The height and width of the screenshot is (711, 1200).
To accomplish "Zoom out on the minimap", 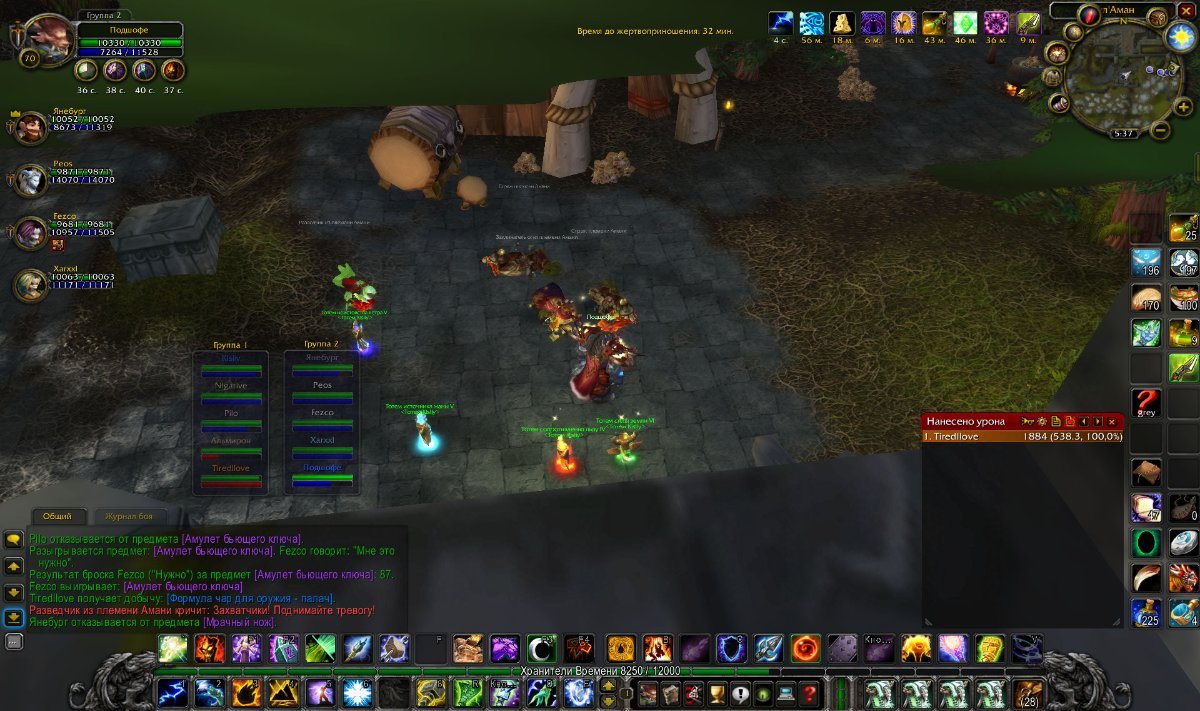I will (x=1160, y=130).
